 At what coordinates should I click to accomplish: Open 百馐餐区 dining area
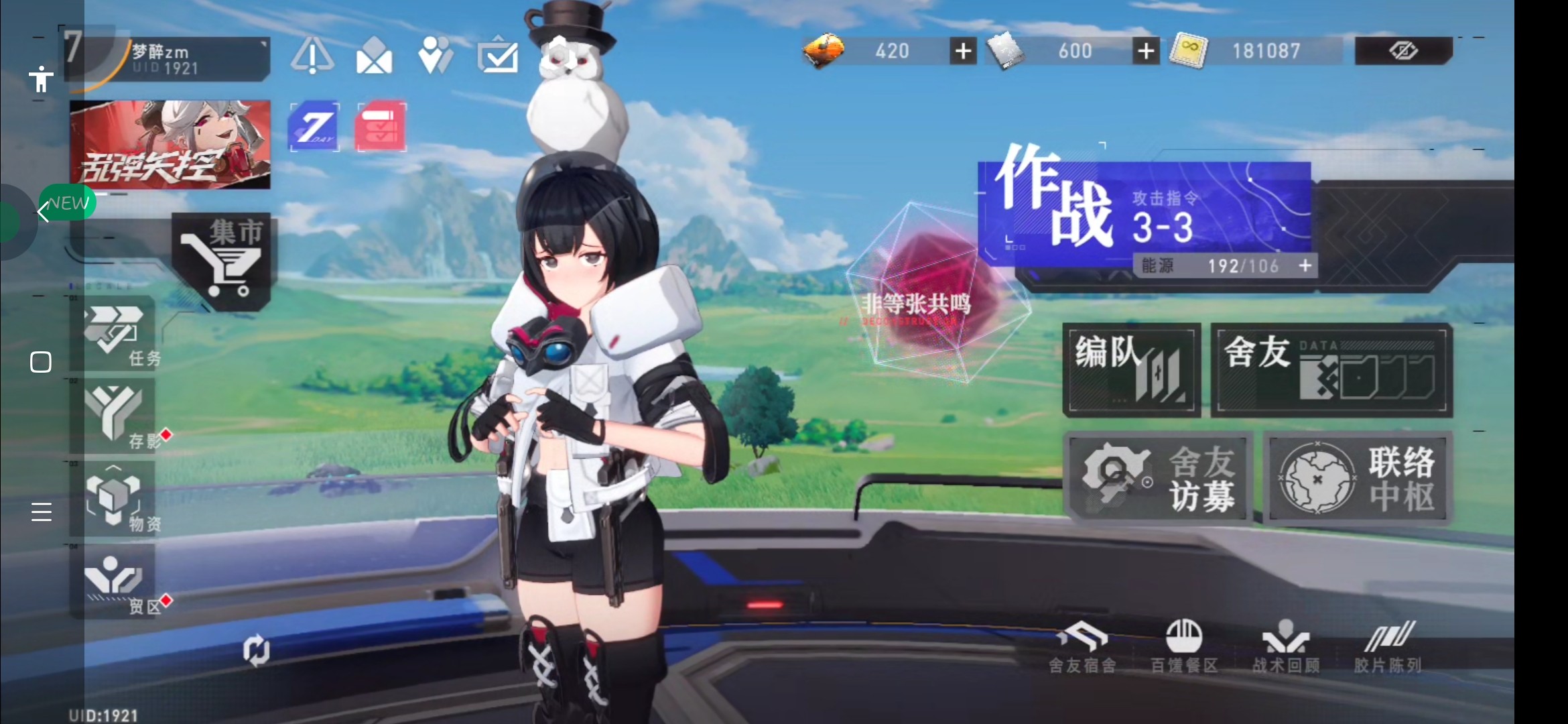pos(1184,646)
